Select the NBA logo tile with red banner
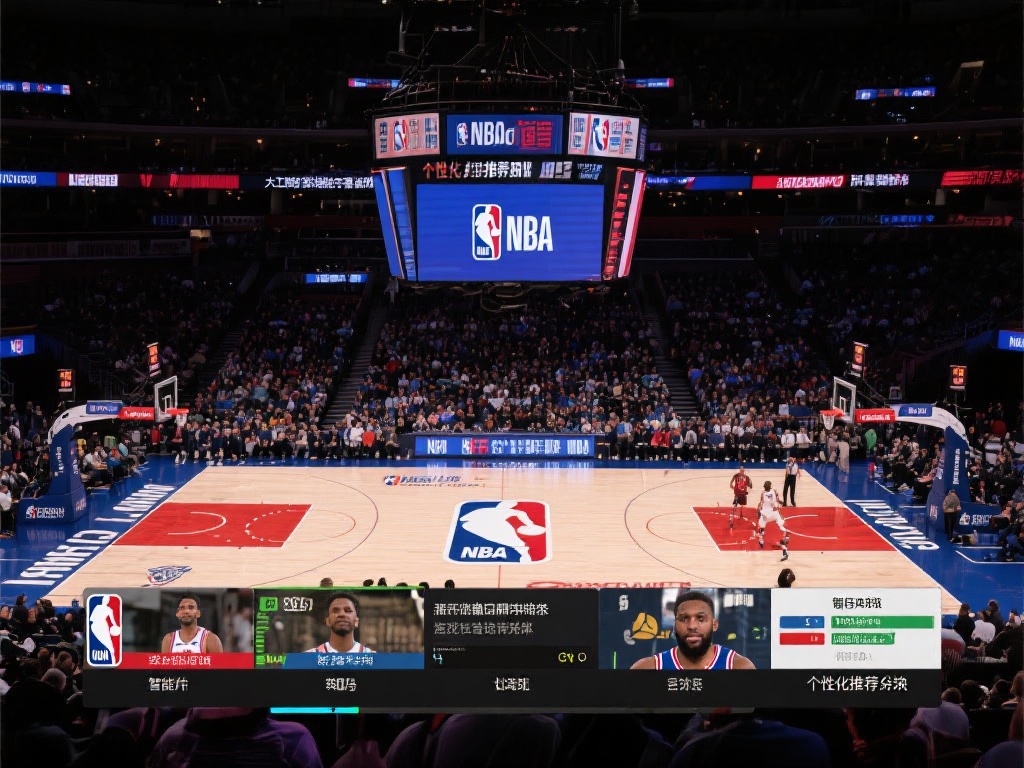 [x=168, y=628]
